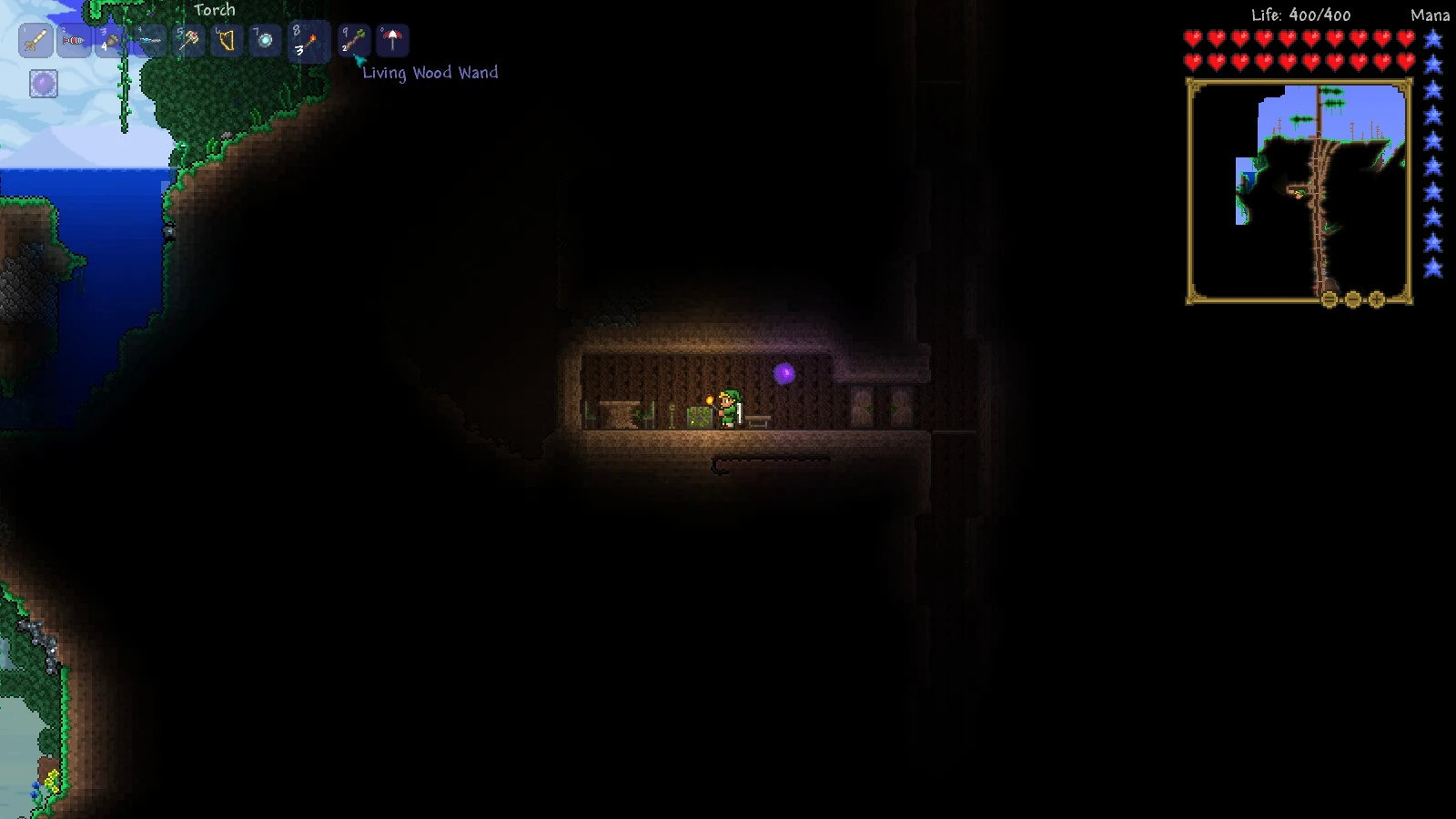Click the player marker on the minimap

[x=1299, y=194]
